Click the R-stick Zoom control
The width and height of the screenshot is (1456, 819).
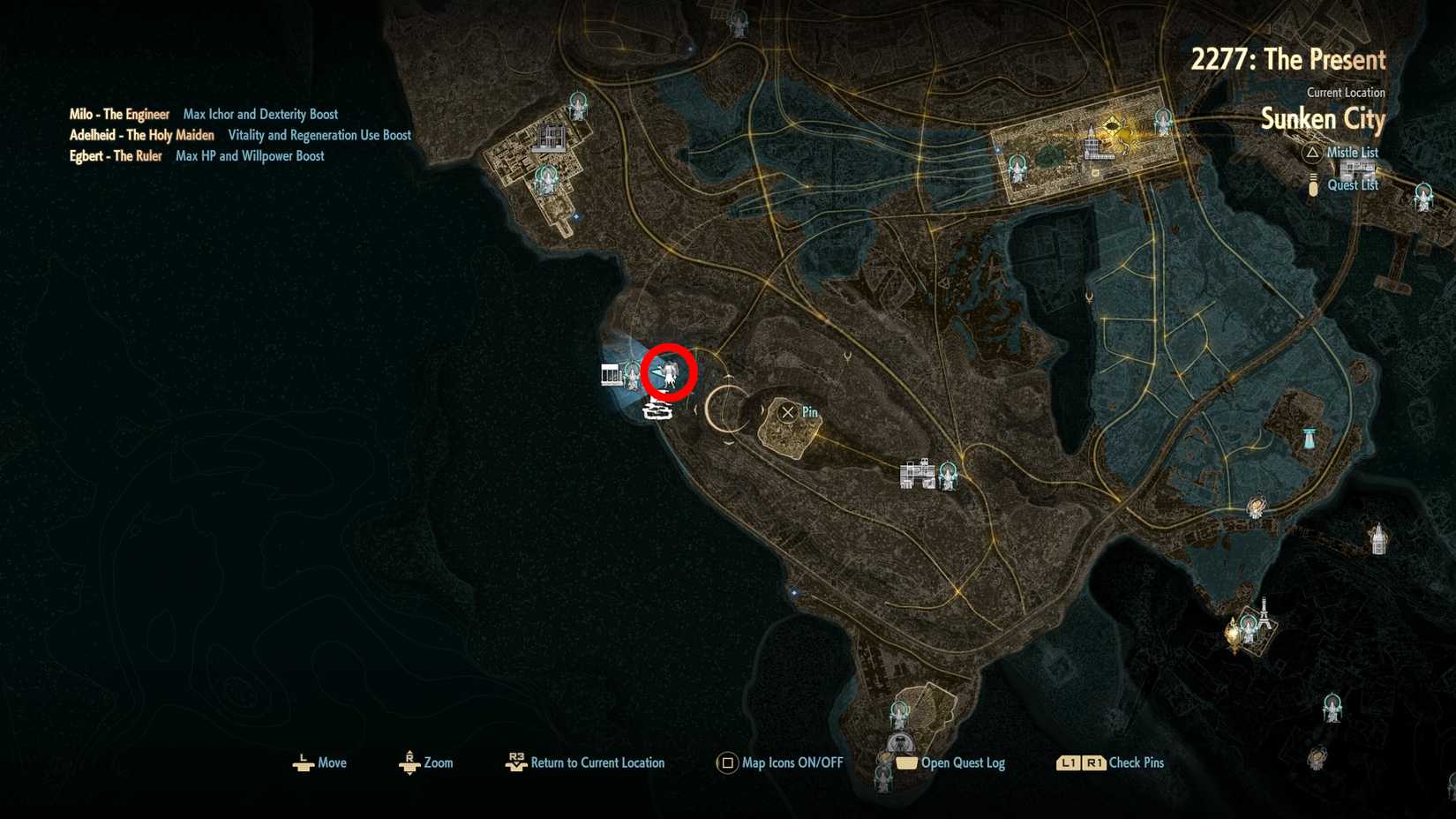coord(409,763)
